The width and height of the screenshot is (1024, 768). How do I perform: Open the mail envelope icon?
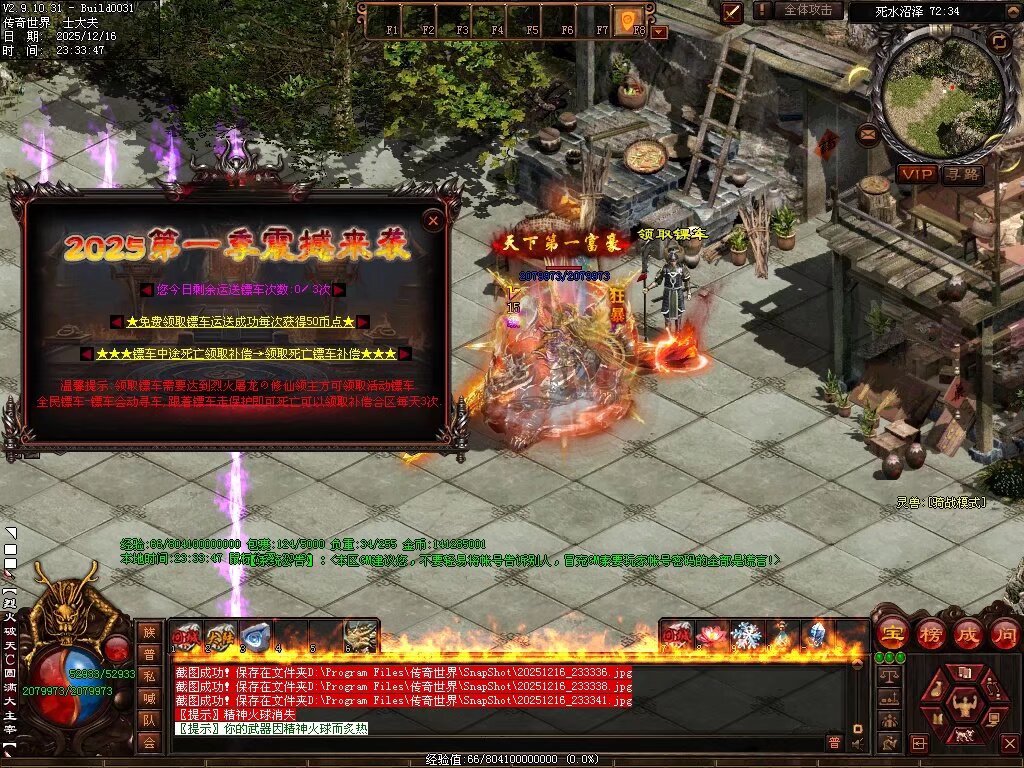tap(867, 133)
